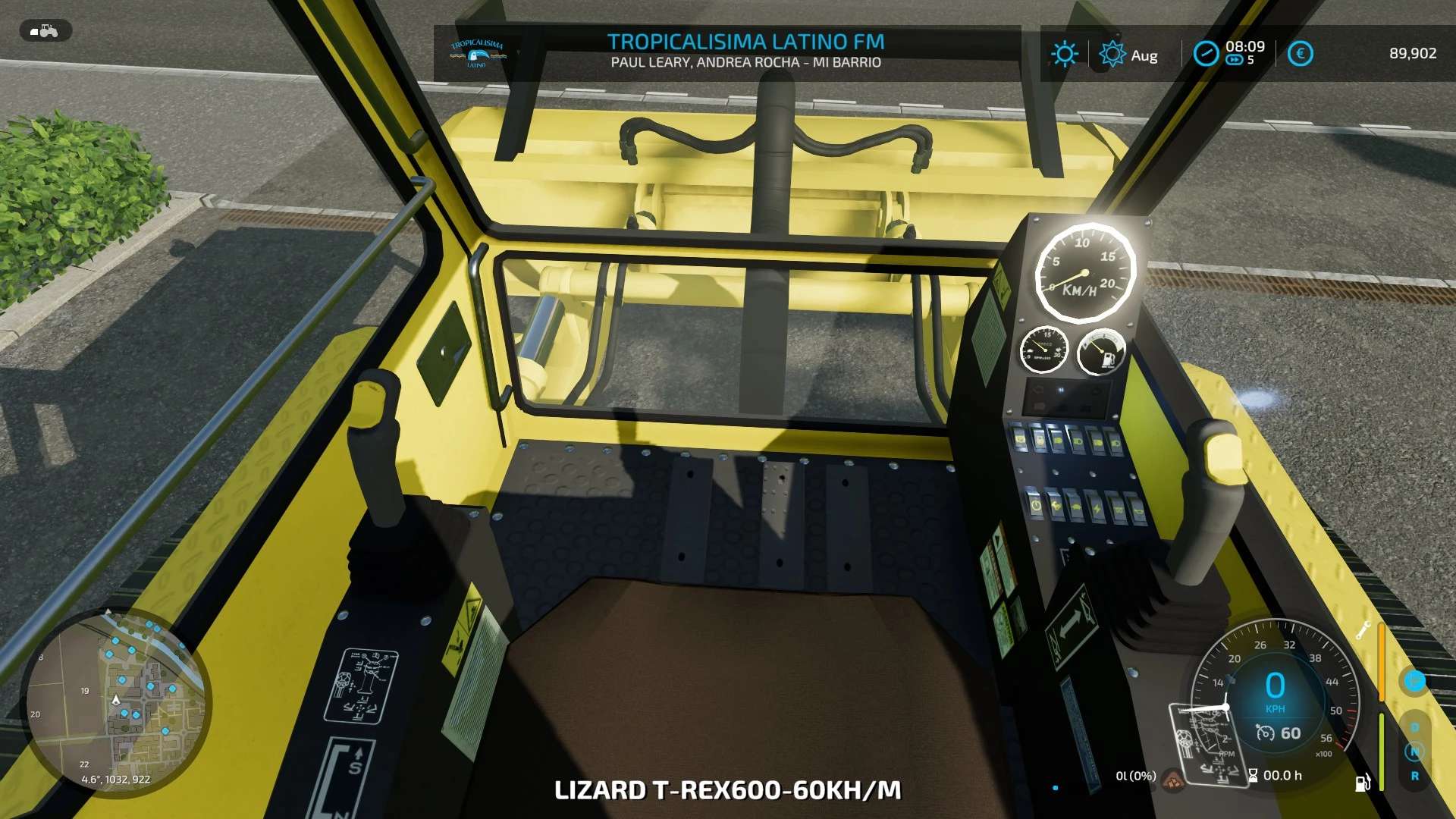Select the brown fill-type load icon

(x=1173, y=779)
